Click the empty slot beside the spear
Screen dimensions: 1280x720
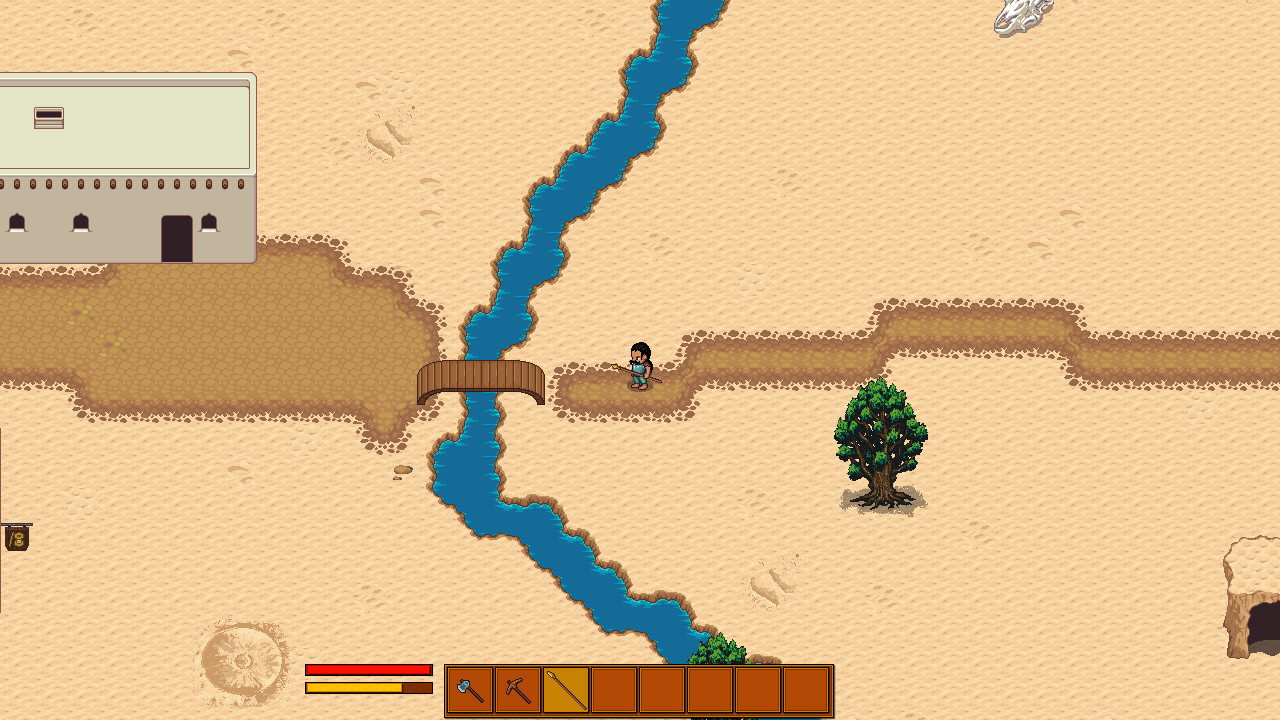(614, 689)
